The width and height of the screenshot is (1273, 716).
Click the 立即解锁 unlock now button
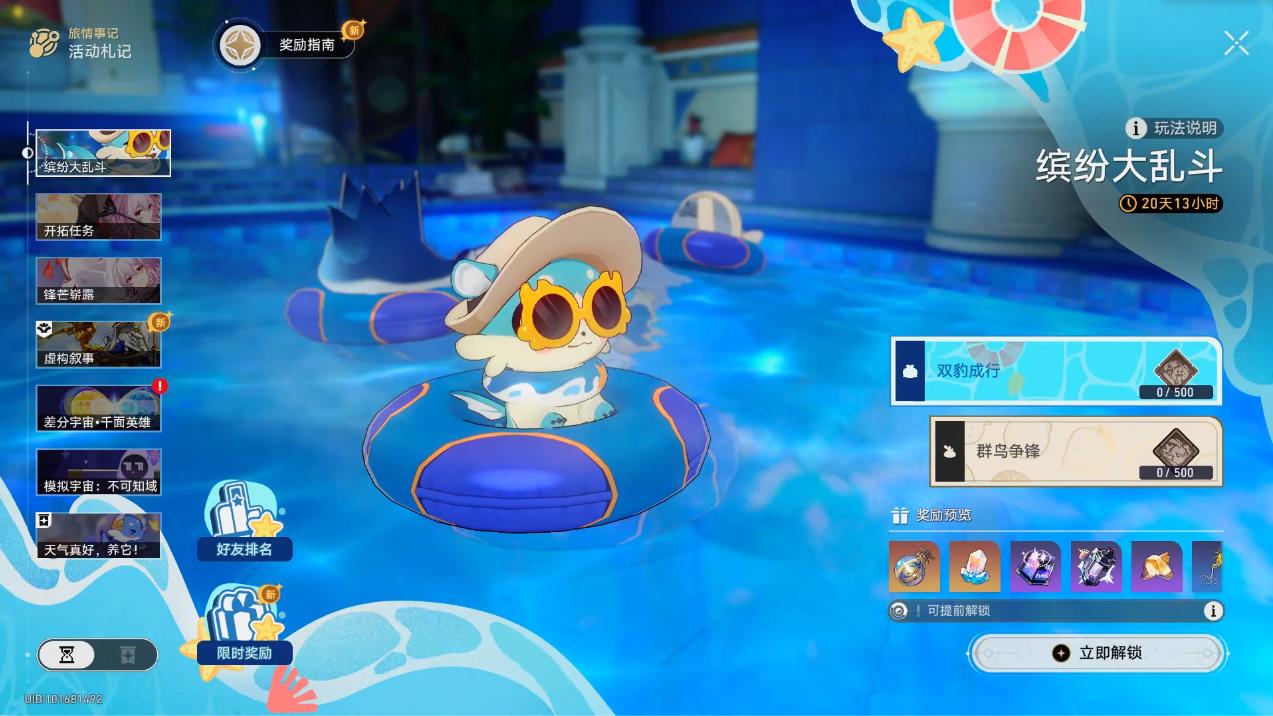click(1096, 653)
